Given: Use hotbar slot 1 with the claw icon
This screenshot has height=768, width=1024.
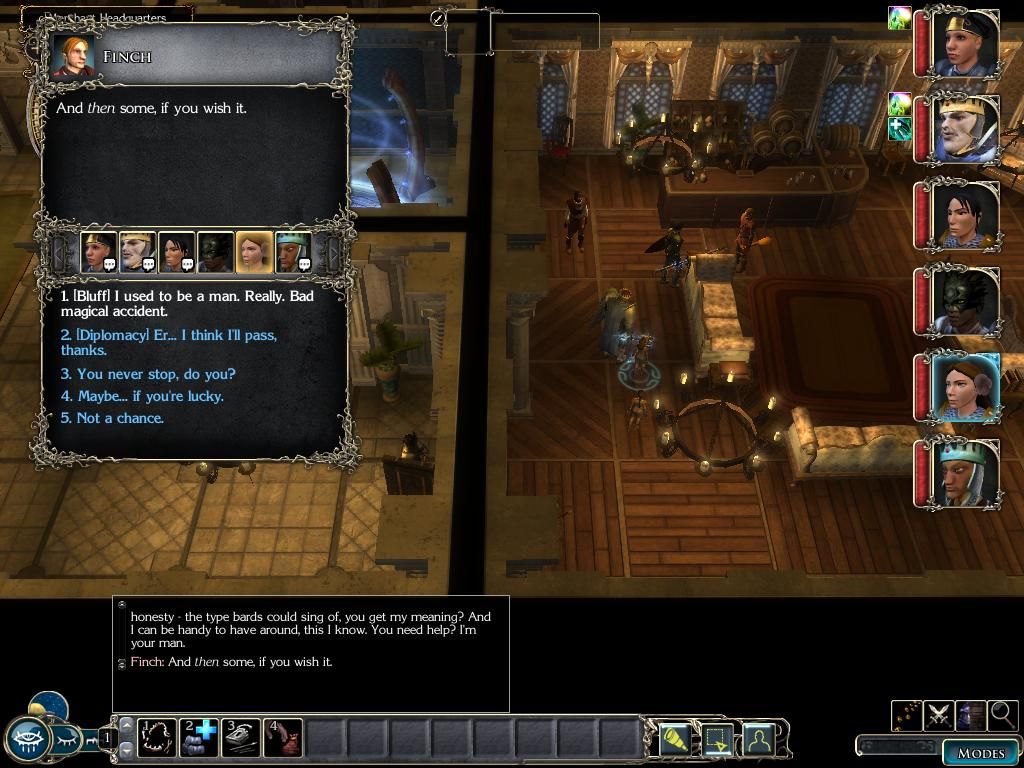Looking at the screenshot, I should click(x=157, y=738).
